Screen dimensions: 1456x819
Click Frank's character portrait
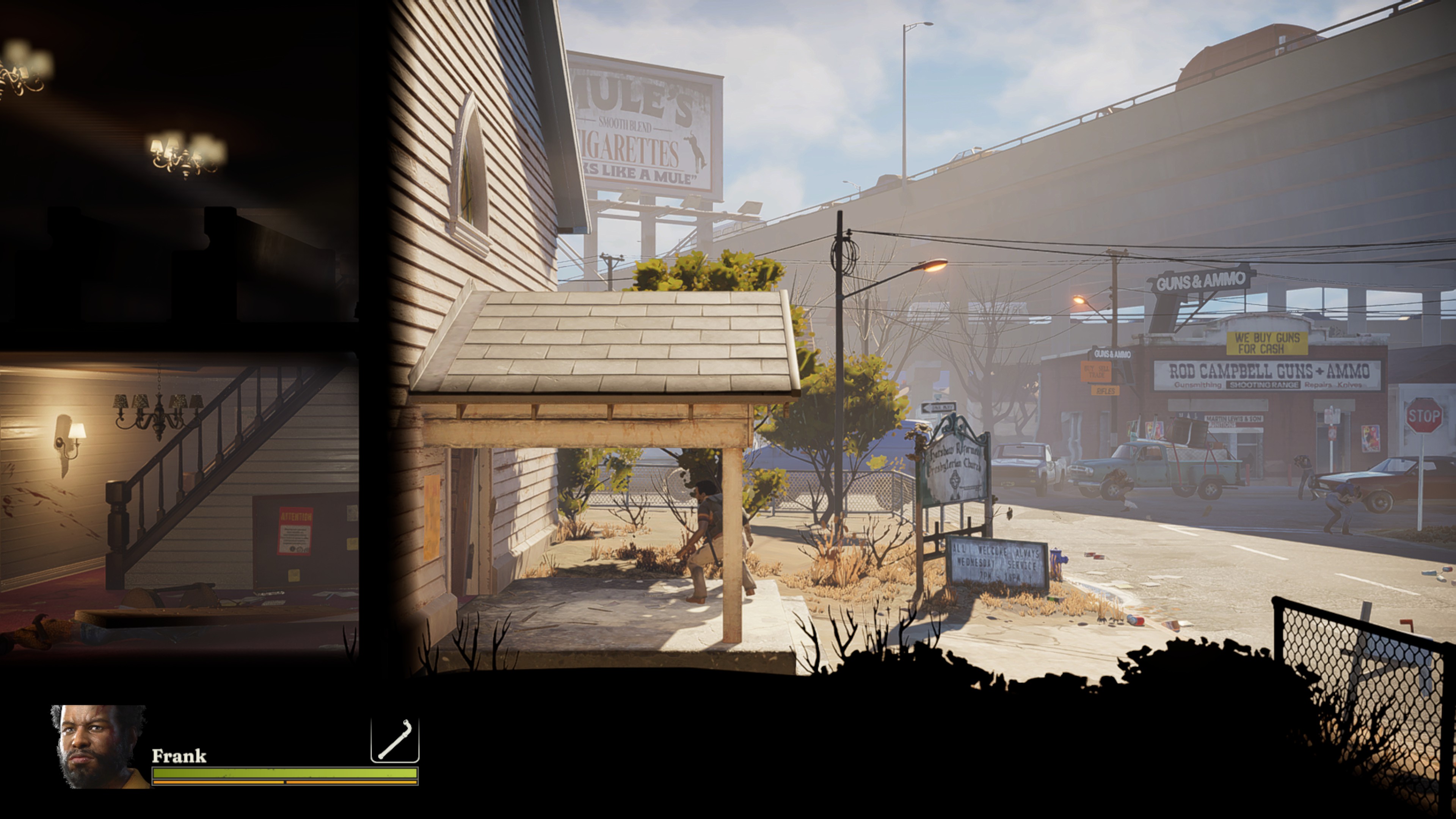click(99, 746)
